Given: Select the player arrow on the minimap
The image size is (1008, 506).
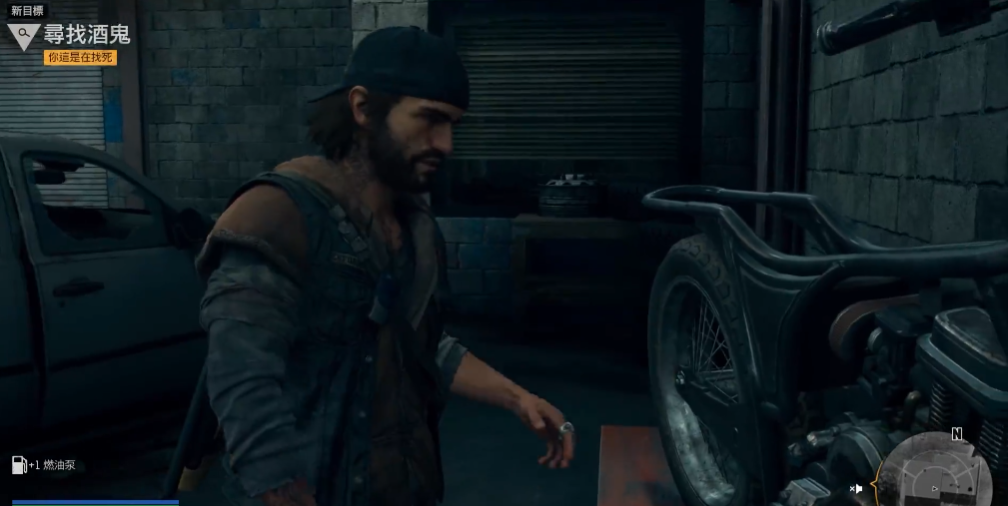Looking at the screenshot, I should click(935, 489).
